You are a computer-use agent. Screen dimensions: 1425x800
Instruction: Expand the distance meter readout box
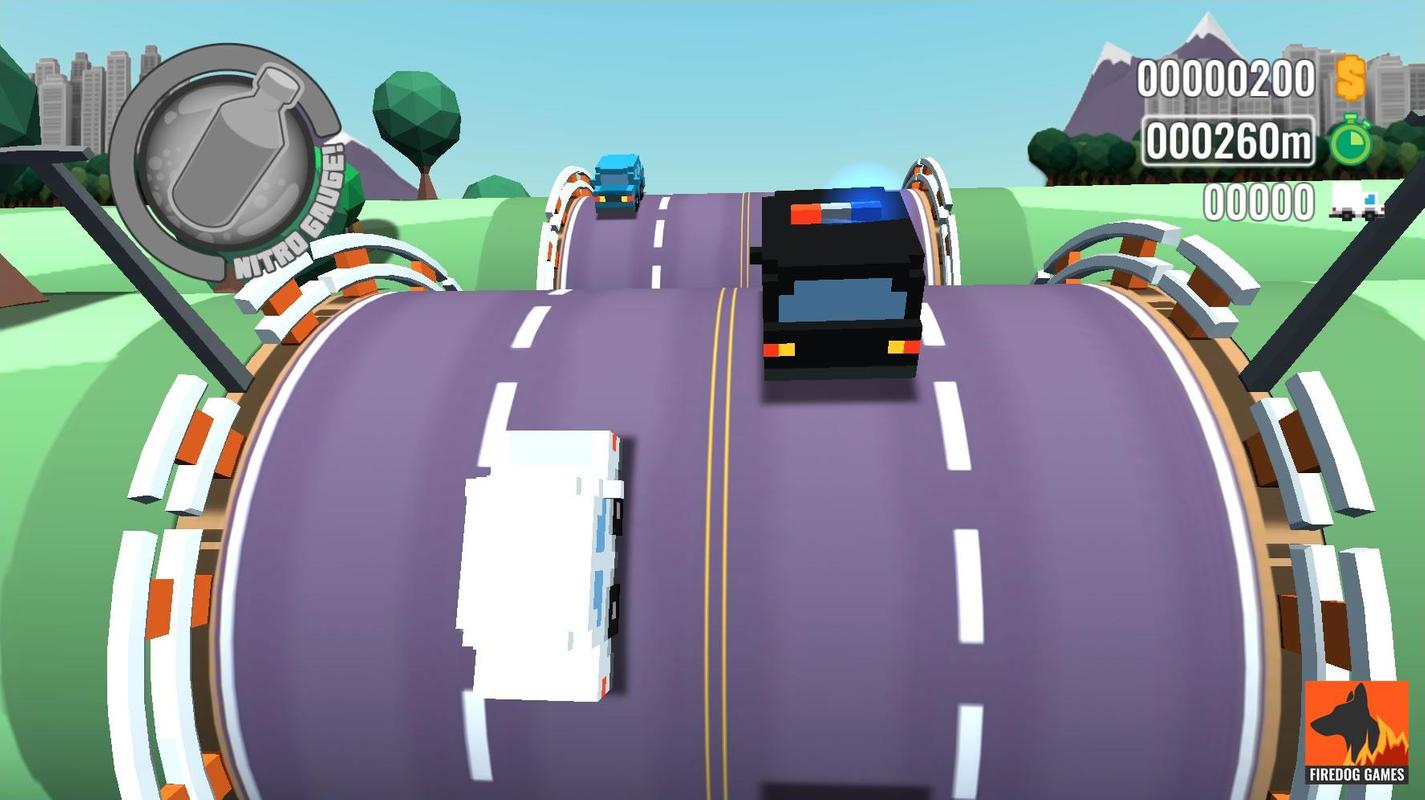point(1228,142)
